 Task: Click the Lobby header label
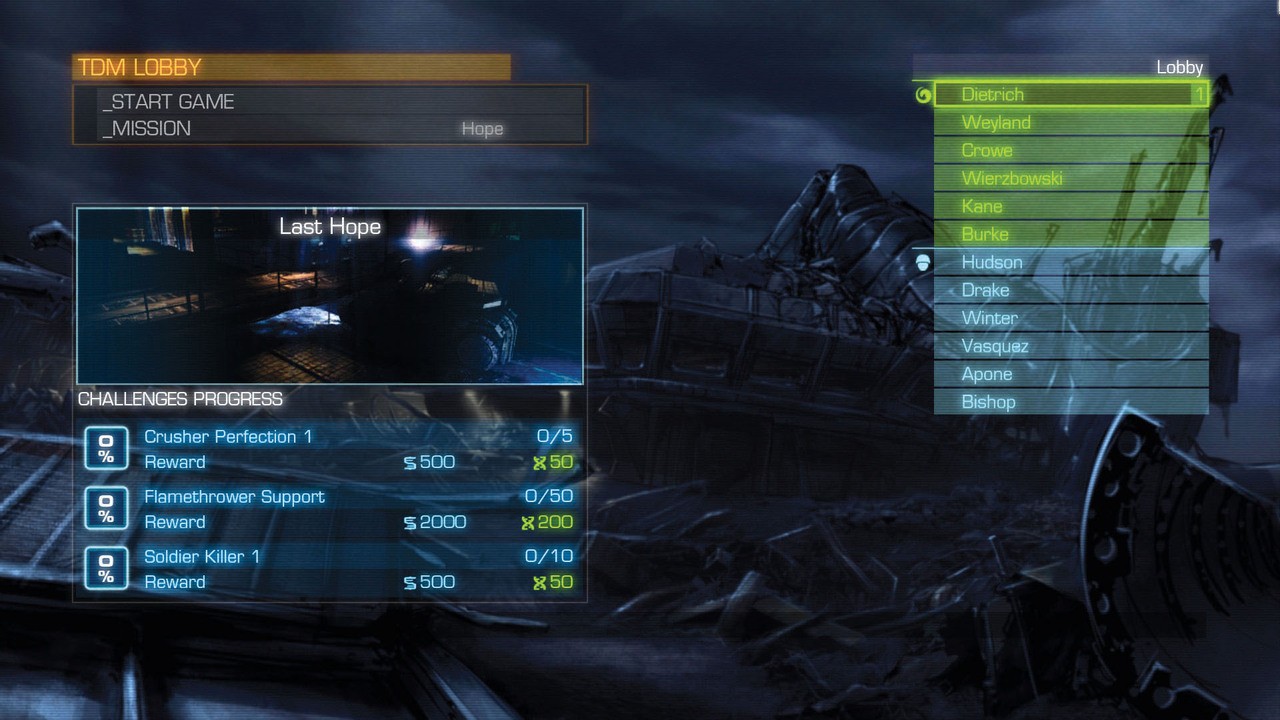point(1181,67)
